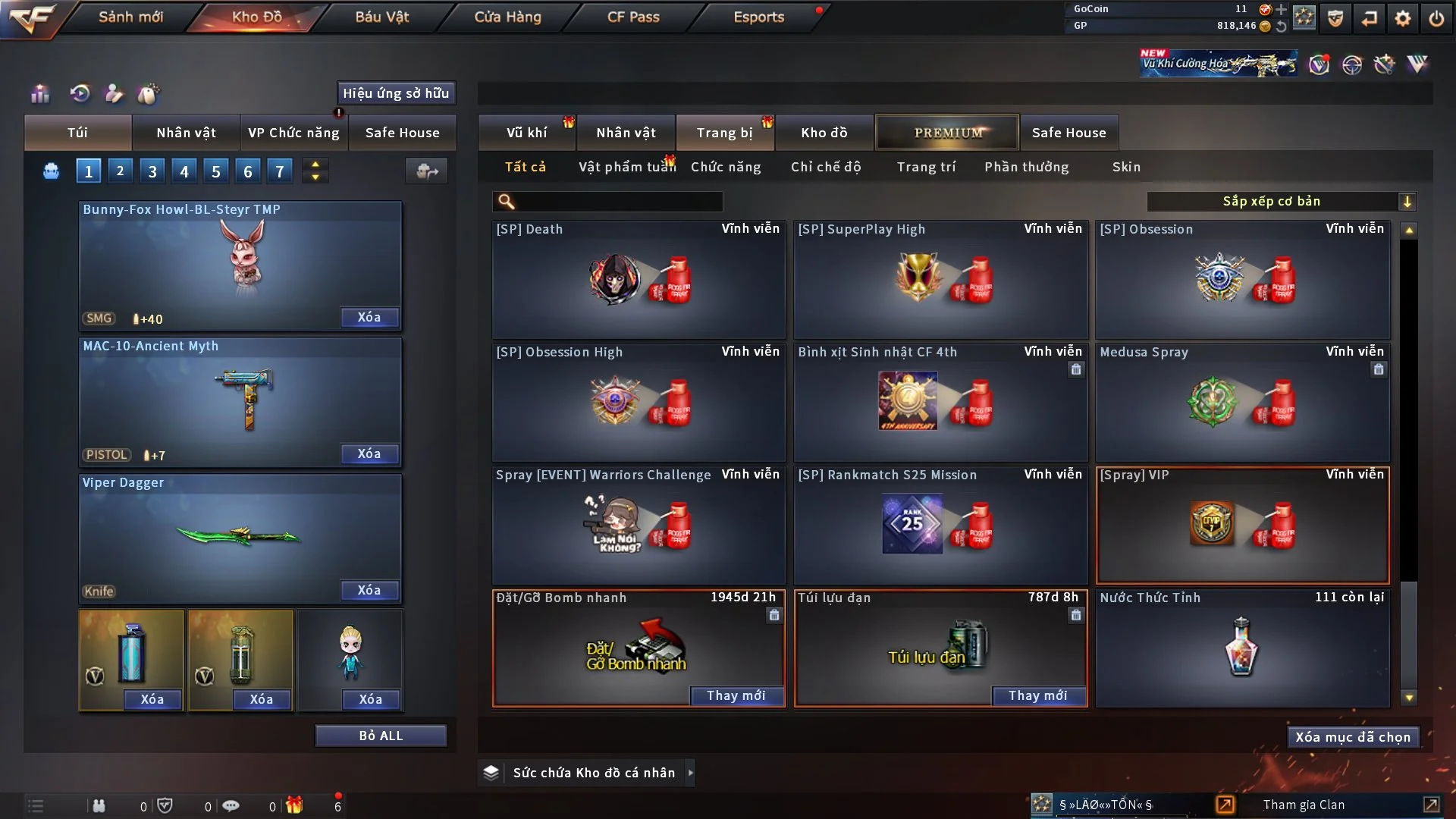Open the Esports menu
This screenshot has width=1456, height=819.
click(x=758, y=17)
